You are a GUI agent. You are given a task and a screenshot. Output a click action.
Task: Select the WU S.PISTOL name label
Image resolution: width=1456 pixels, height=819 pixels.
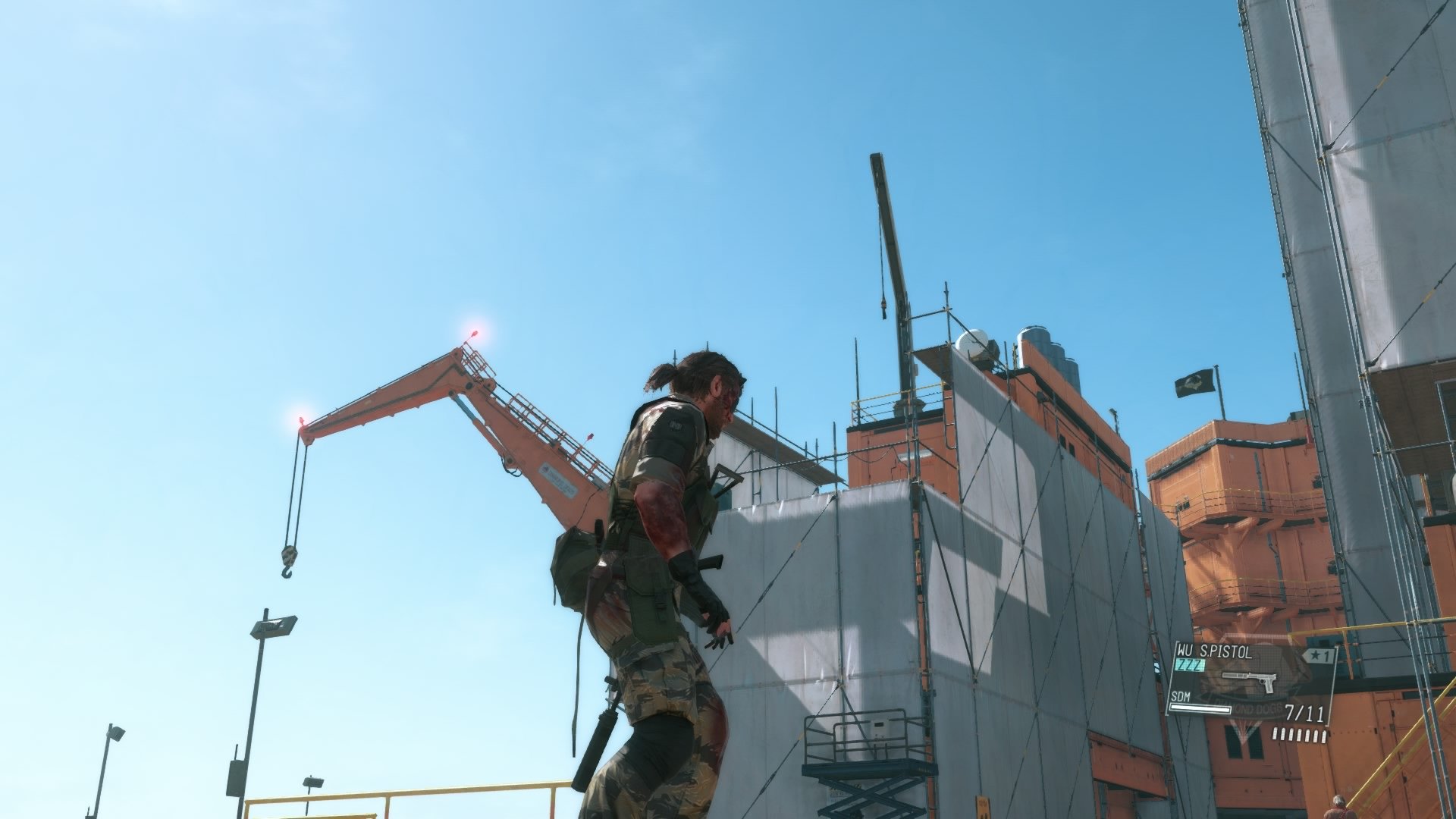click(x=1213, y=651)
